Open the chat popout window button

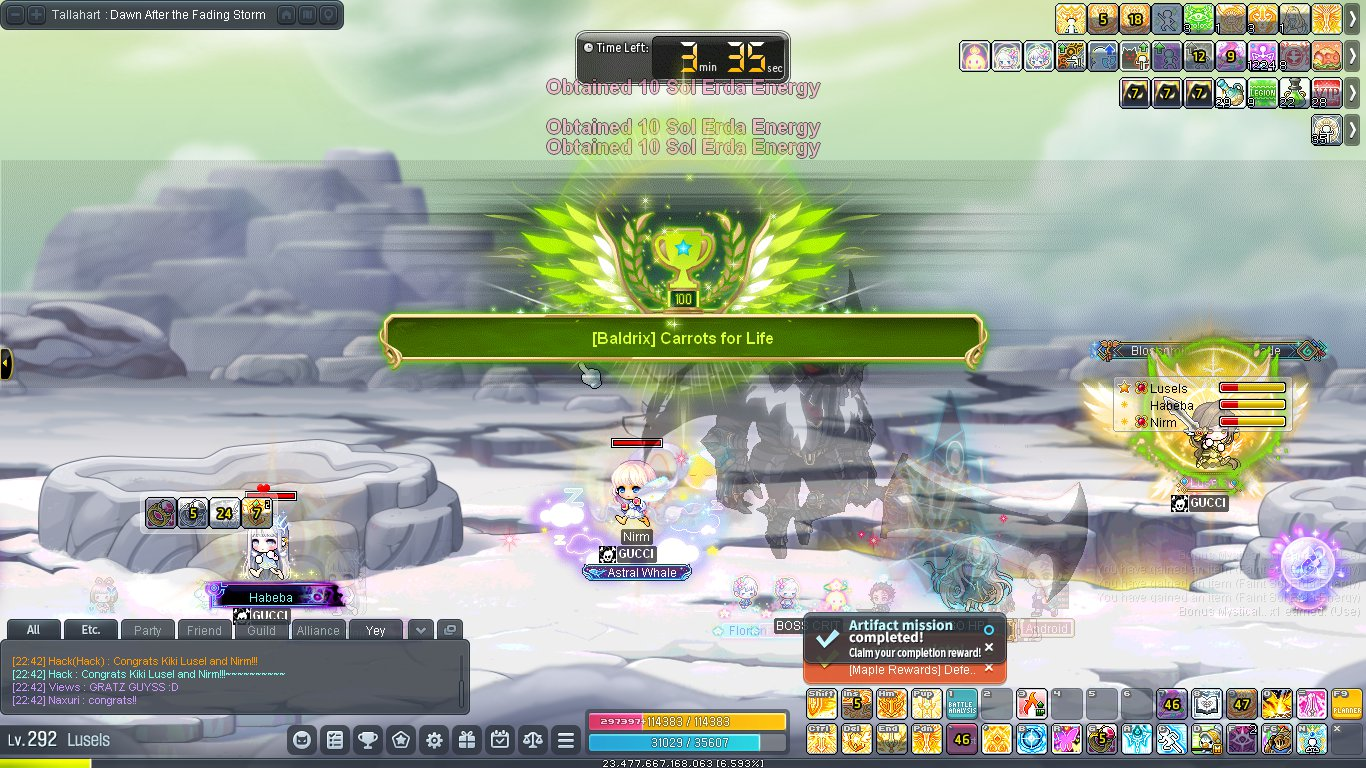coord(450,630)
